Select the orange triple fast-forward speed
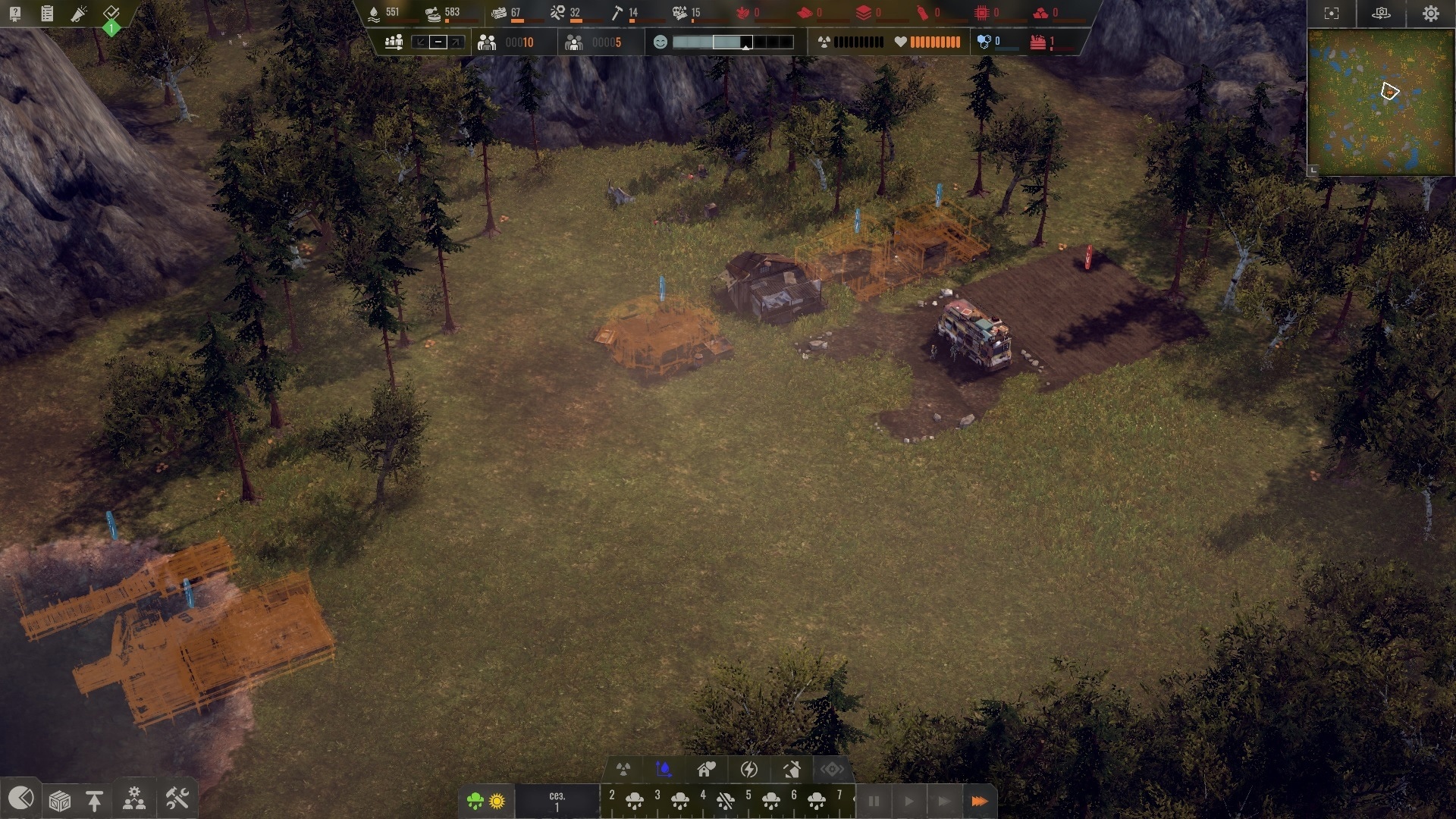1456x819 pixels. click(x=979, y=801)
